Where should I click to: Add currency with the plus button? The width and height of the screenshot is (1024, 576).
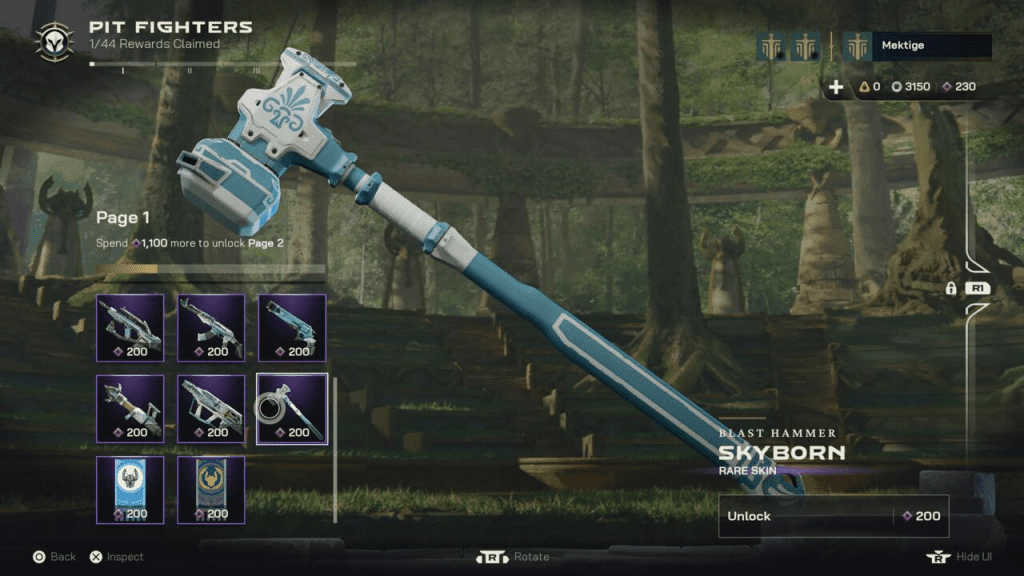[836, 87]
